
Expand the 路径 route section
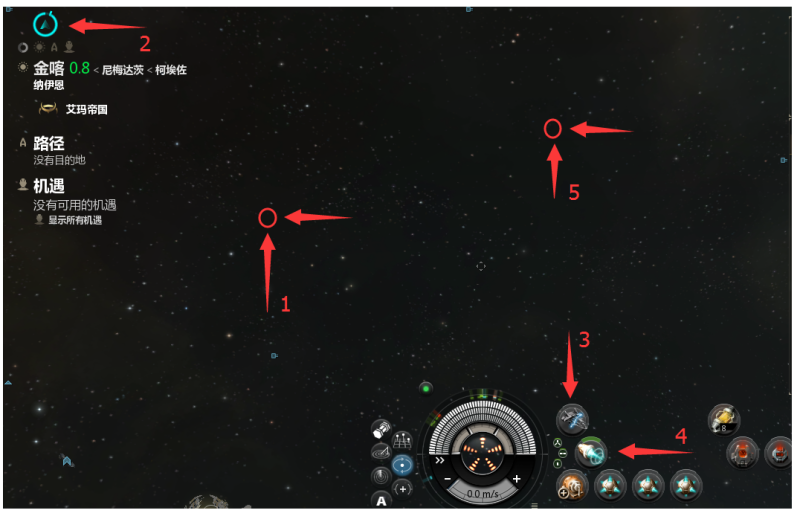tap(49, 143)
